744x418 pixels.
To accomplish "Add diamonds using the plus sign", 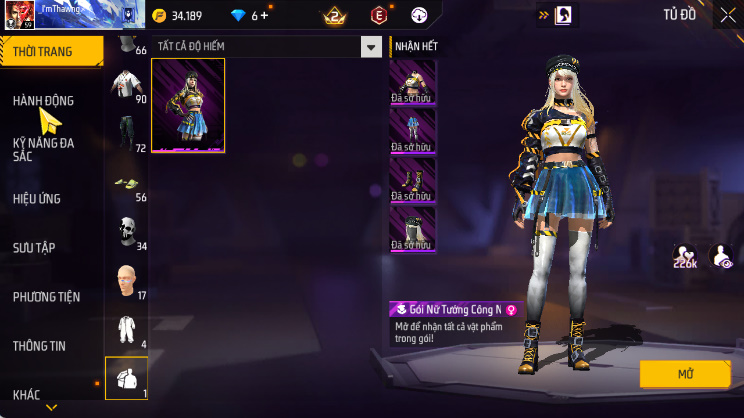I will (x=265, y=16).
